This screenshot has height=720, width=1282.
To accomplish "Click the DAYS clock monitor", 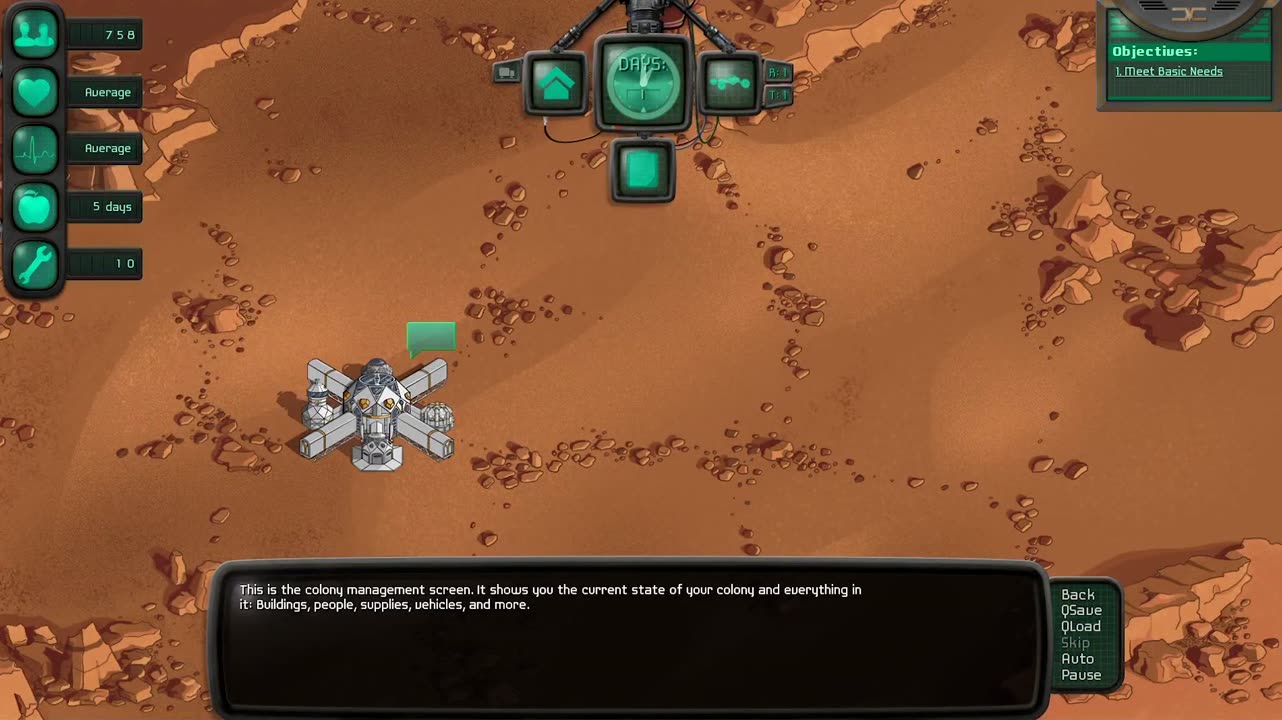I will point(642,82).
